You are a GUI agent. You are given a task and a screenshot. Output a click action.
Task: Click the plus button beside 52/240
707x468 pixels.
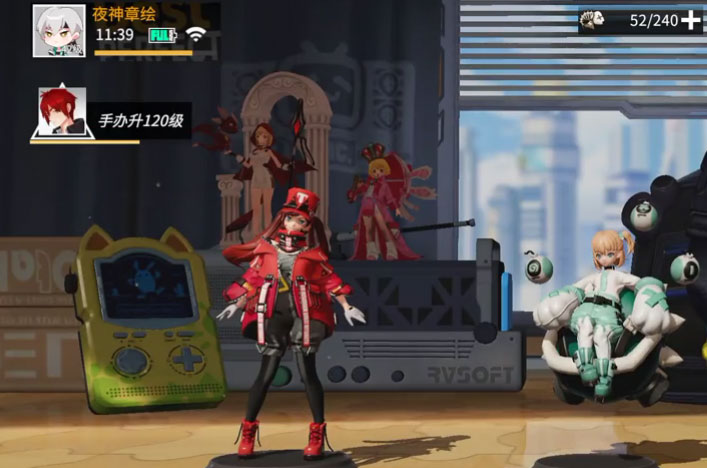[x=691, y=20]
